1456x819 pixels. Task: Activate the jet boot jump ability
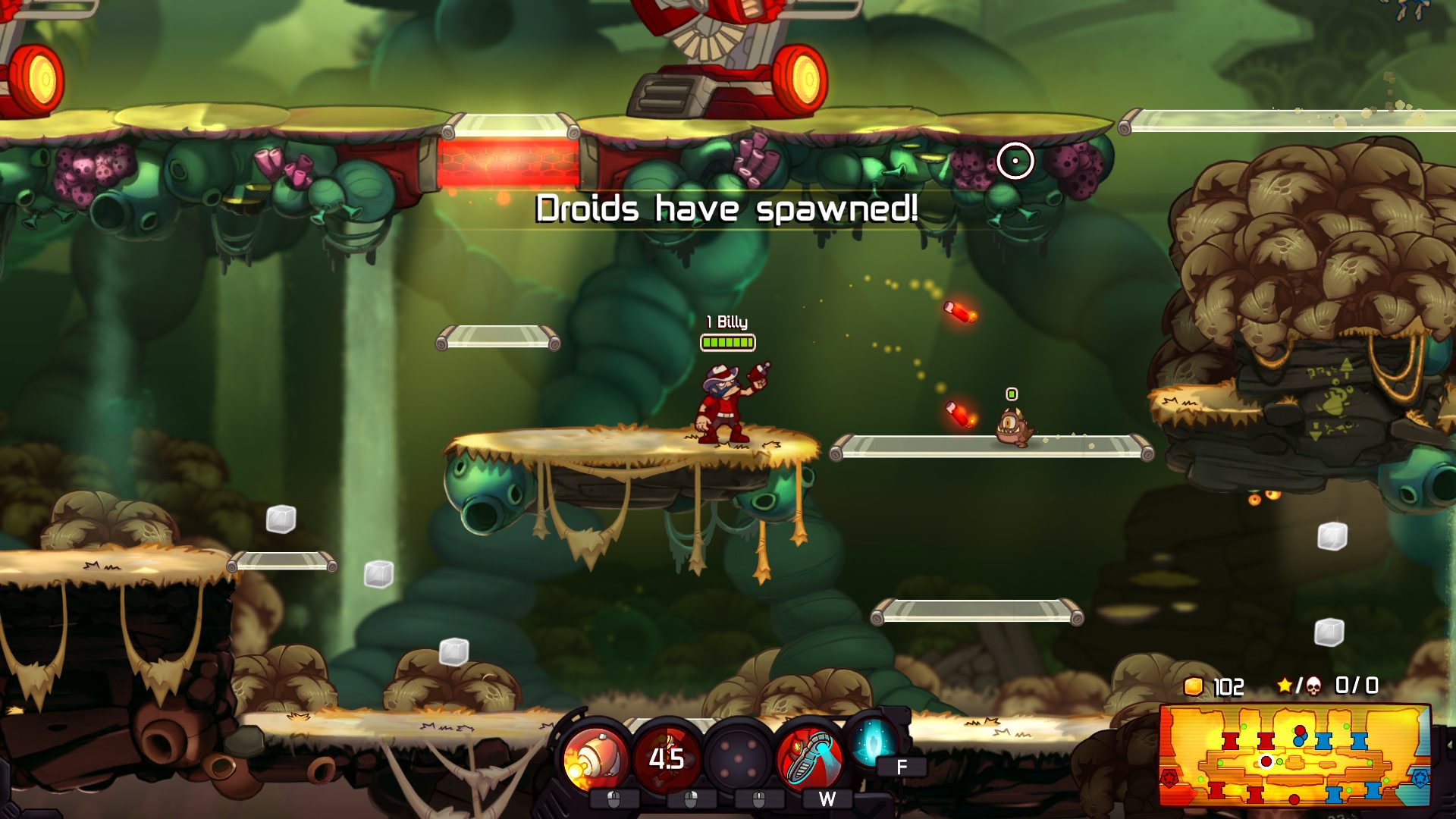click(809, 758)
